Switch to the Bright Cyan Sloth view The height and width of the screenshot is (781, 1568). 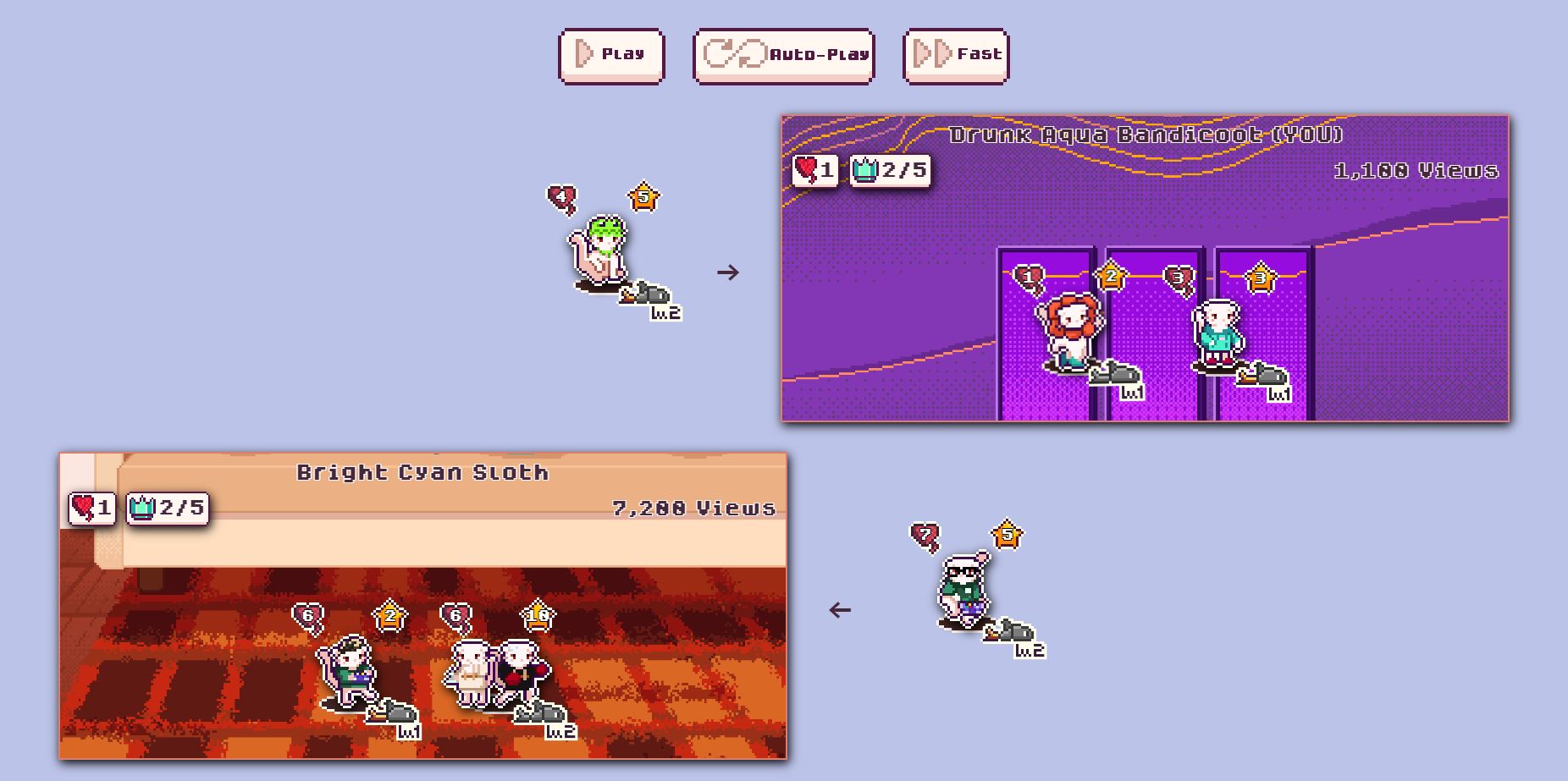(x=423, y=609)
